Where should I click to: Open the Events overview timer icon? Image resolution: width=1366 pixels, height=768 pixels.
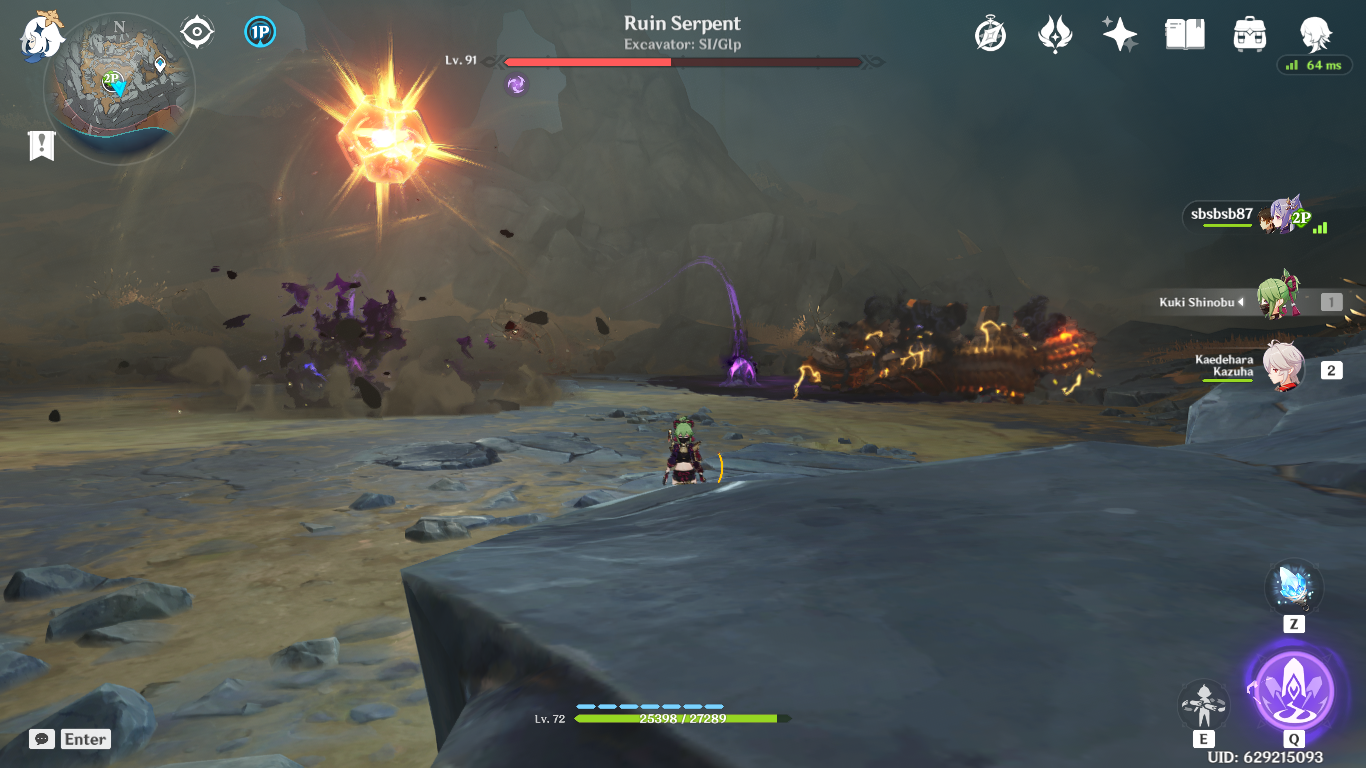click(989, 33)
